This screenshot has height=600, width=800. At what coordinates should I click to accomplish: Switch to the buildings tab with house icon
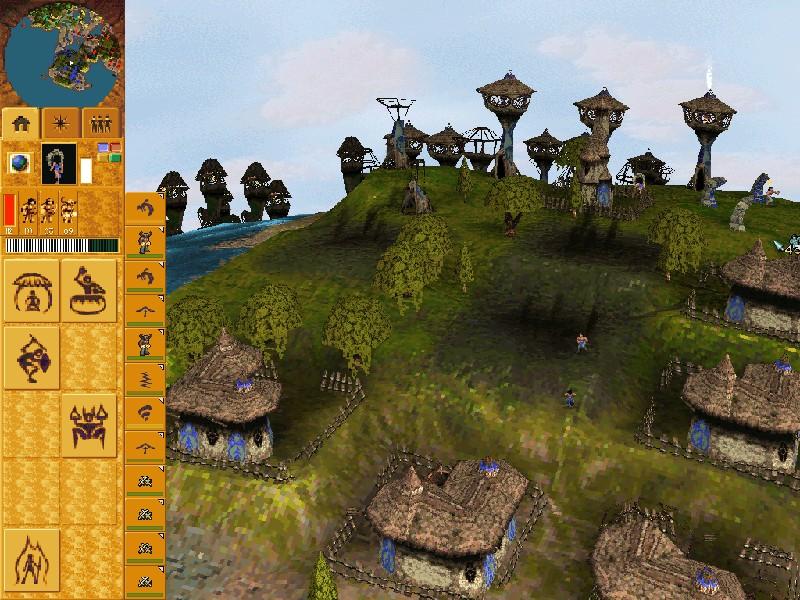(21, 123)
